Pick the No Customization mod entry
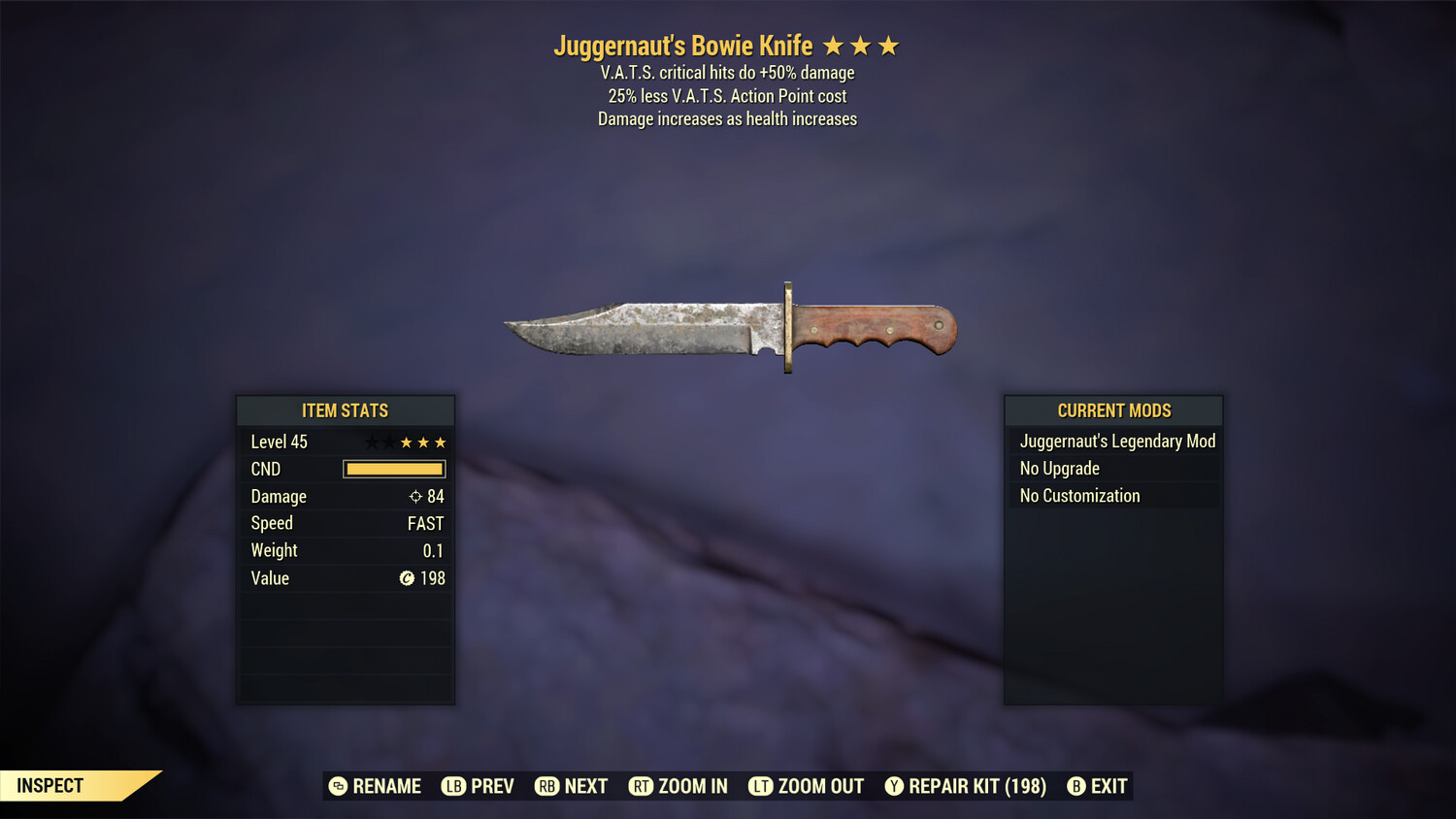The width and height of the screenshot is (1456, 819). point(1079,496)
